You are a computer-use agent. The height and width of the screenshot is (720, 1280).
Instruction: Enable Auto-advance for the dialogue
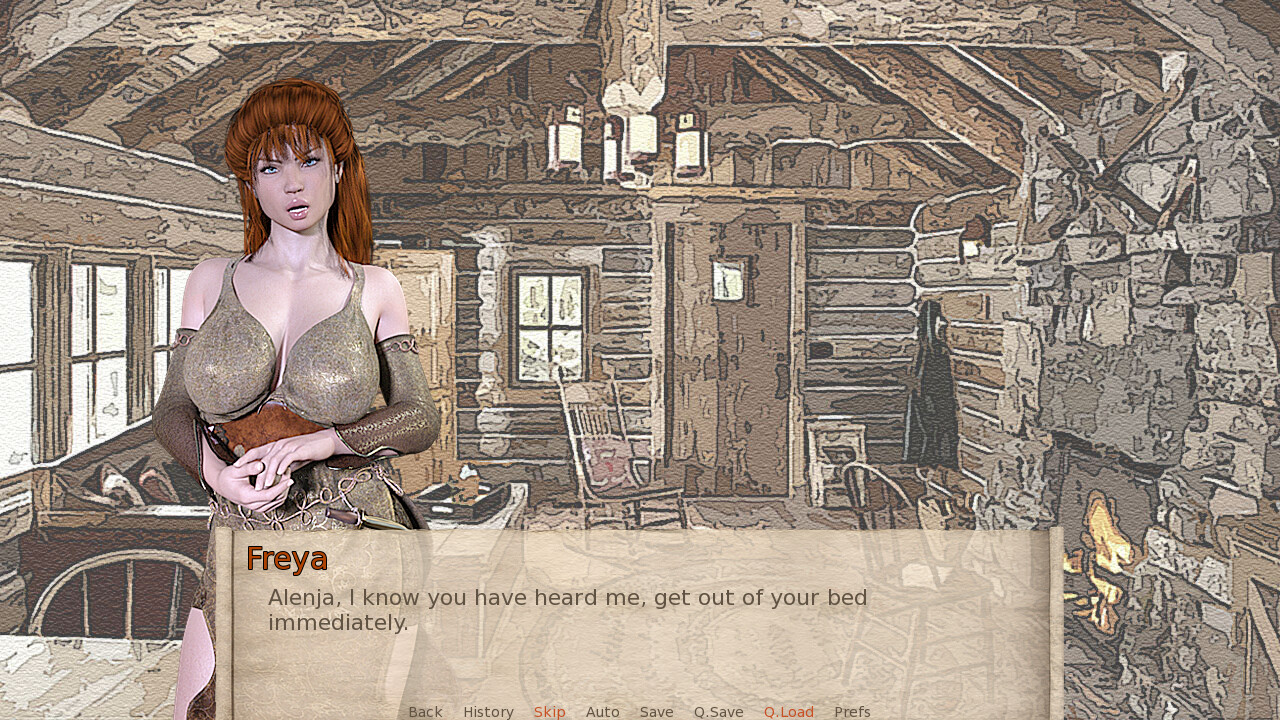click(602, 712)
